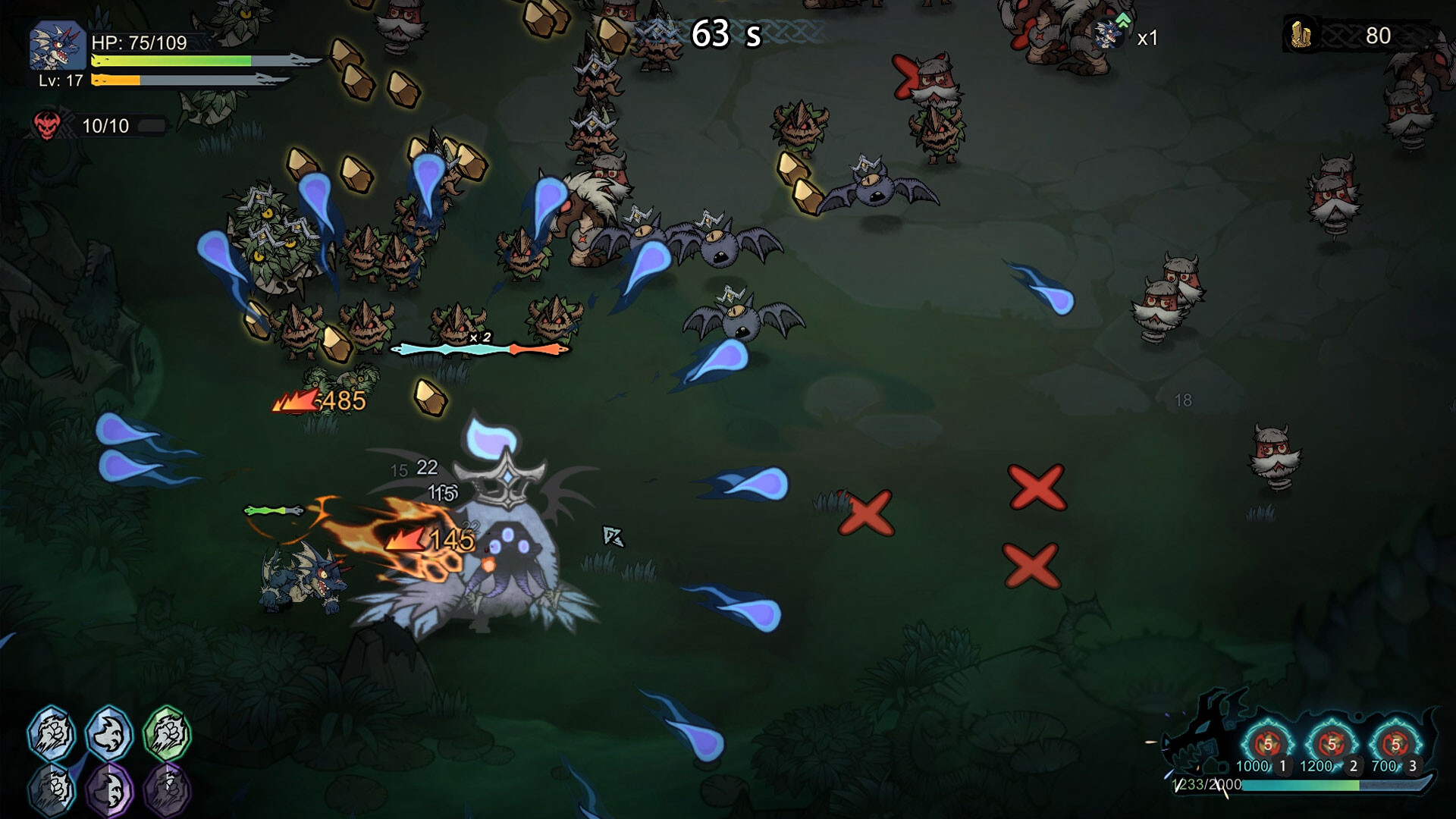Image resolution: width=1456 pixels, height=819 pixels.
Task: Select the purple beast head gem skill
Action: tap(109, 789)
